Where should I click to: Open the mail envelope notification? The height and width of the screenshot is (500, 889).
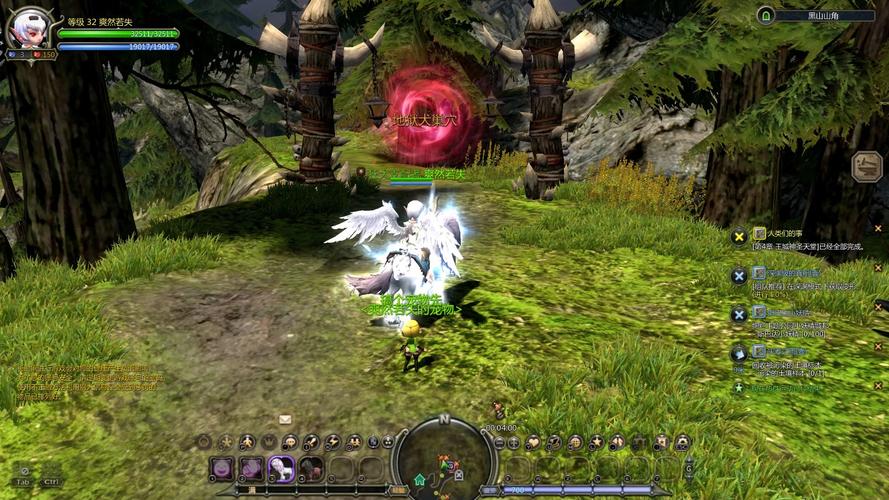tap(285, 419)
